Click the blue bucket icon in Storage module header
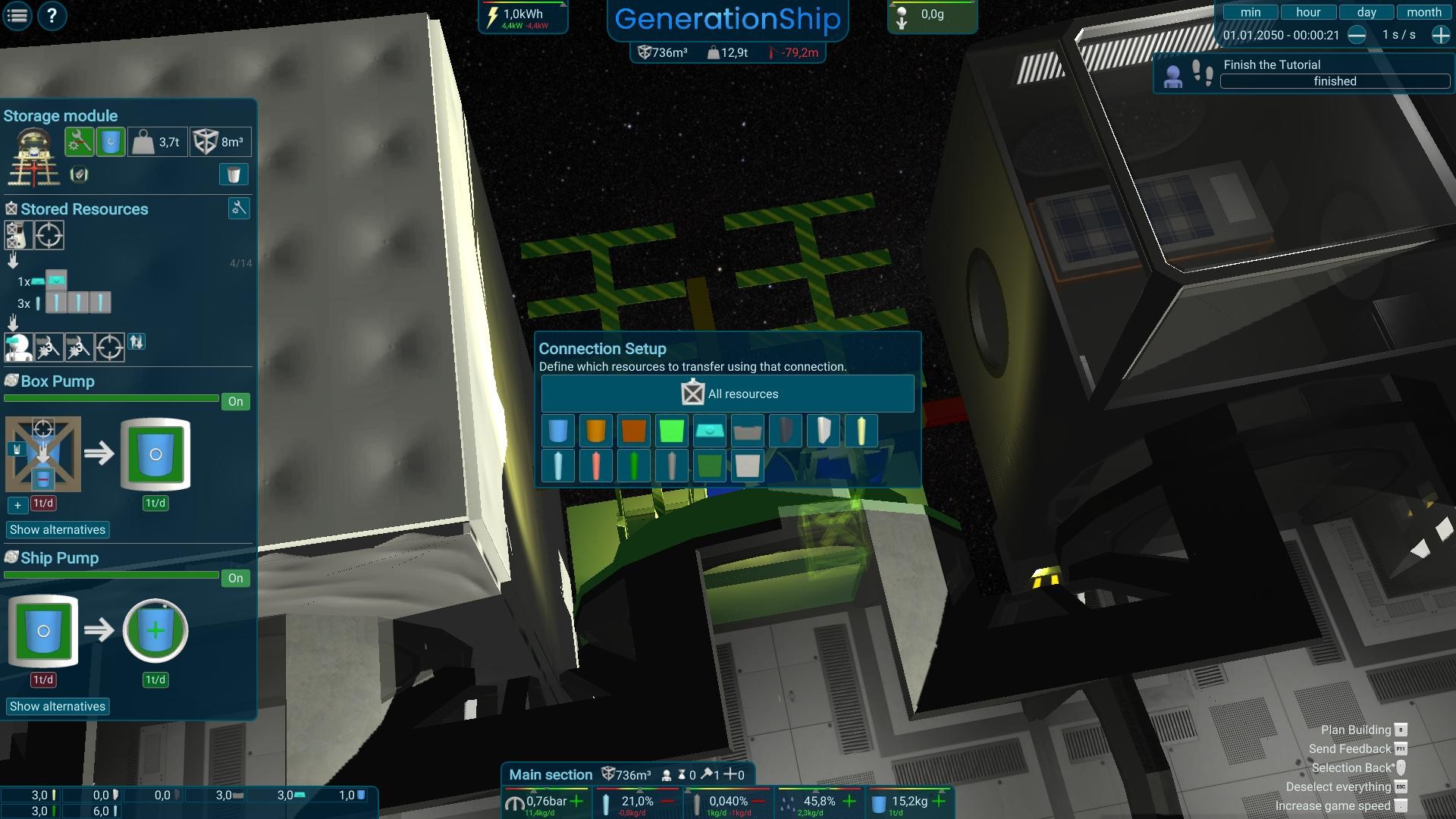Screen dimensions: 1456x819 [x=109, y=141]
